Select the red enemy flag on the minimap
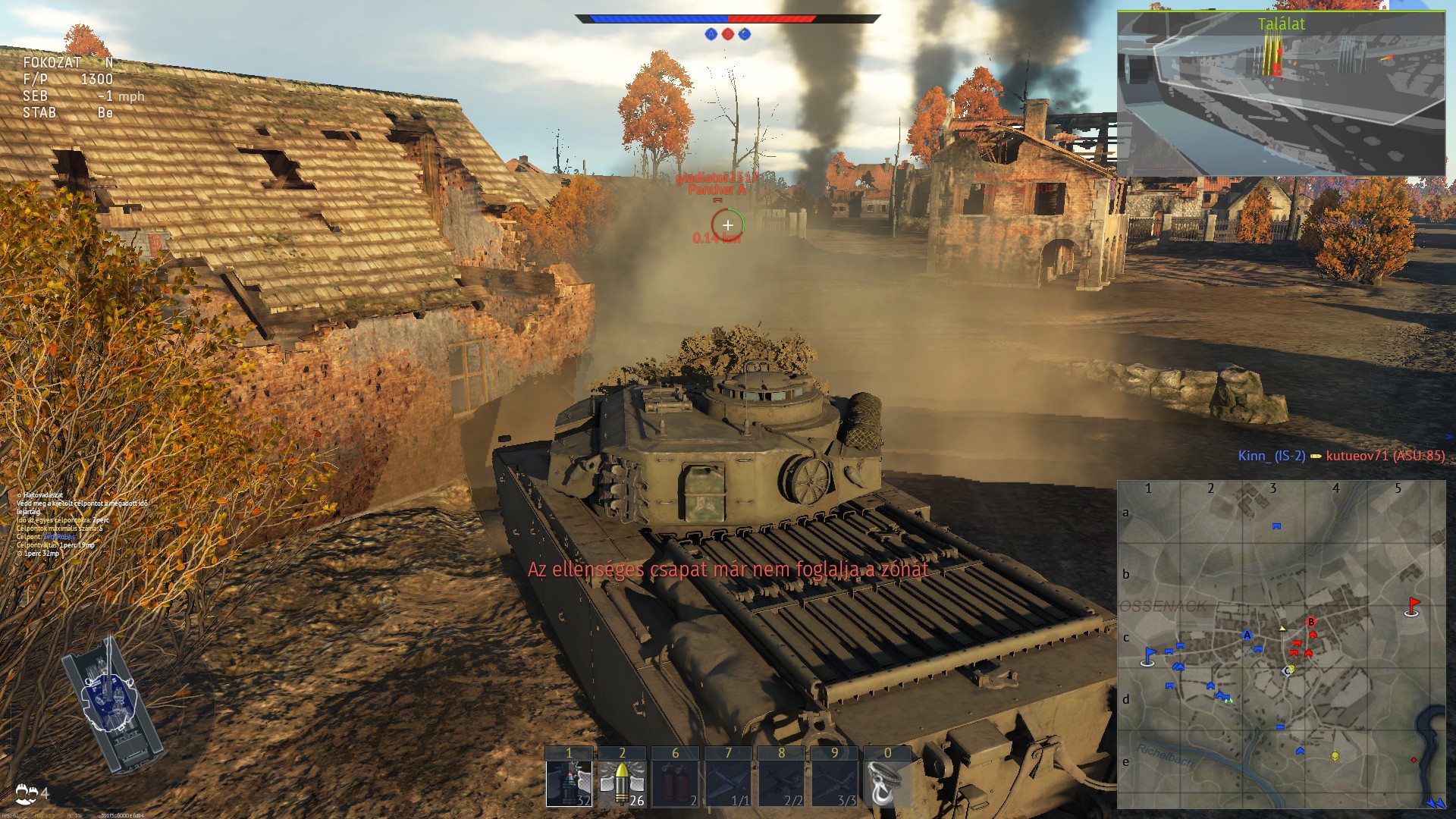1456x819 pixels. 1412,607
